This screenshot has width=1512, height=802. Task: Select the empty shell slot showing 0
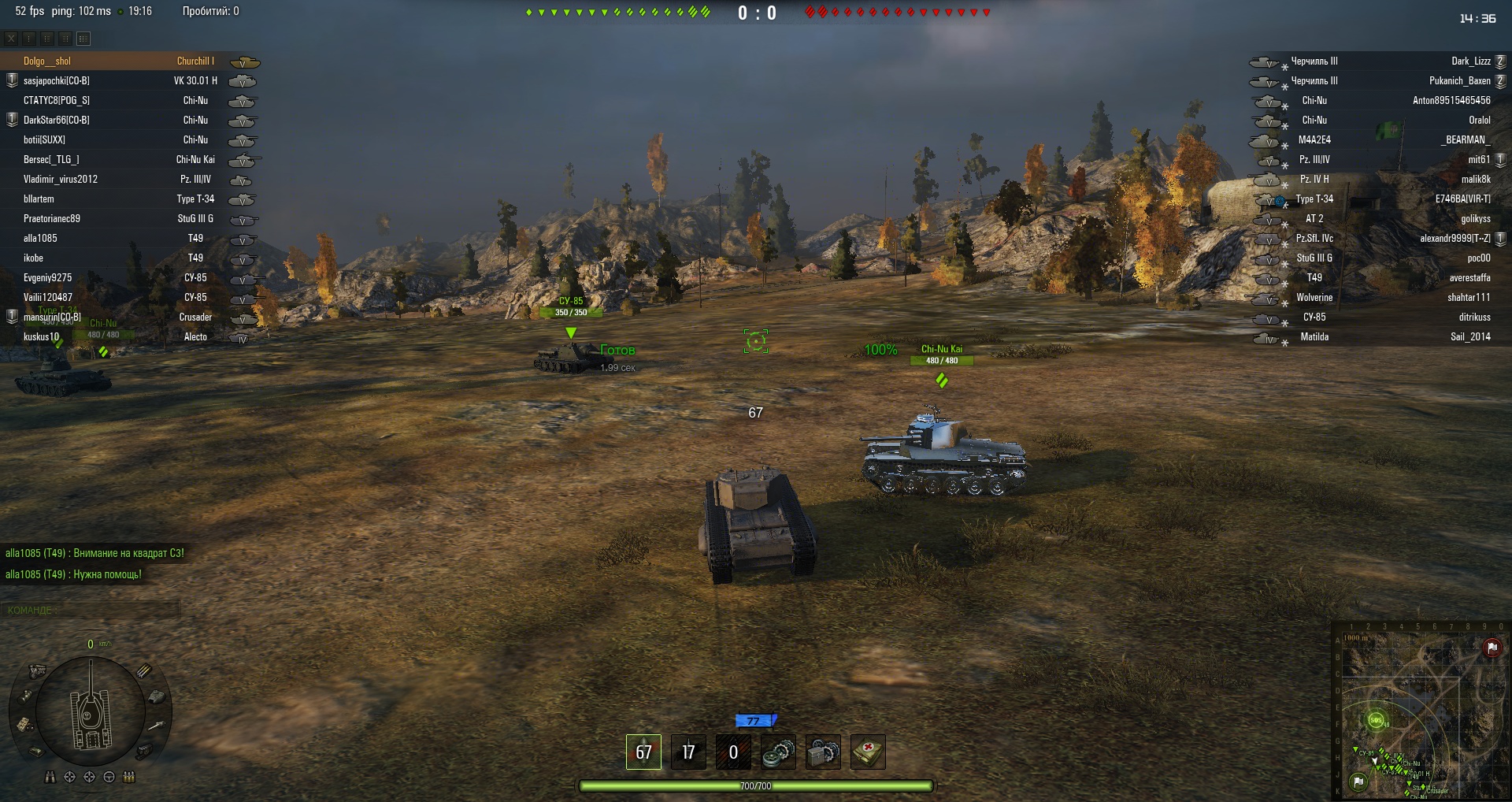(733, 752)
